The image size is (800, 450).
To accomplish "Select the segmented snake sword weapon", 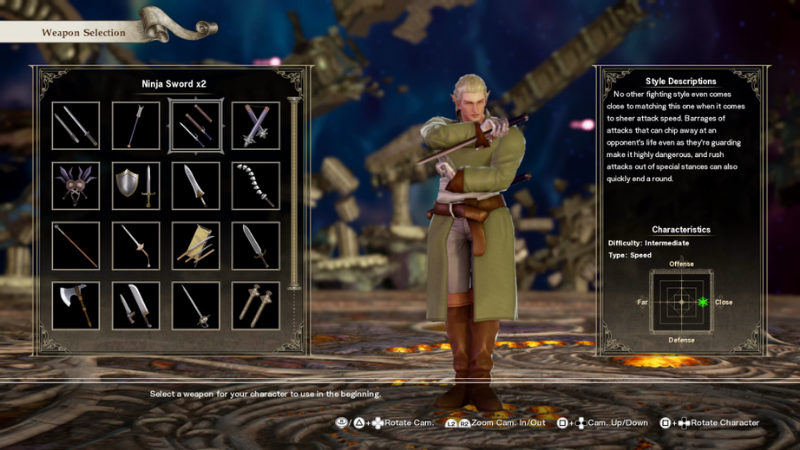I will pos(255,186).
